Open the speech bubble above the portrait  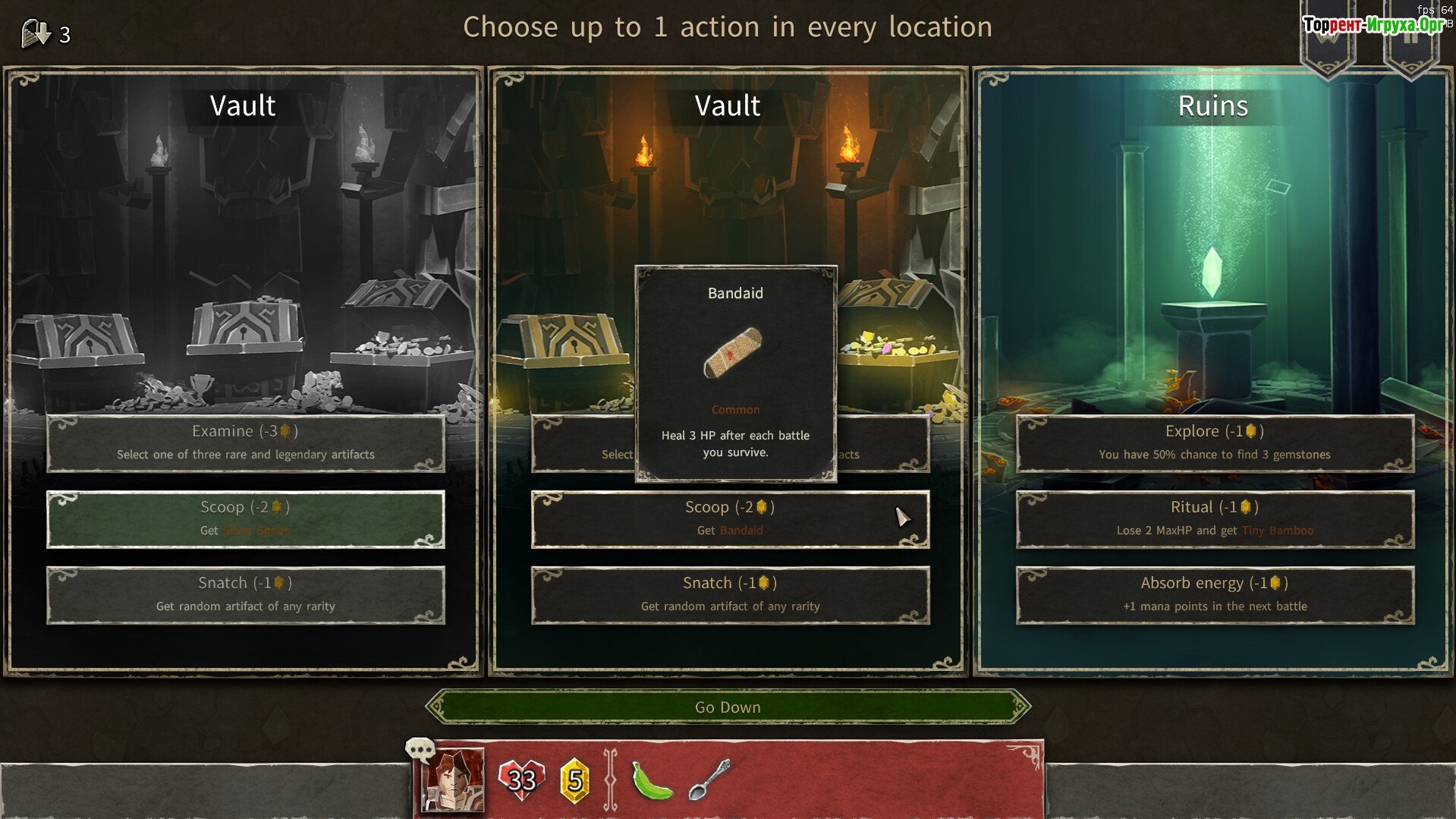(x=419, y=750)
